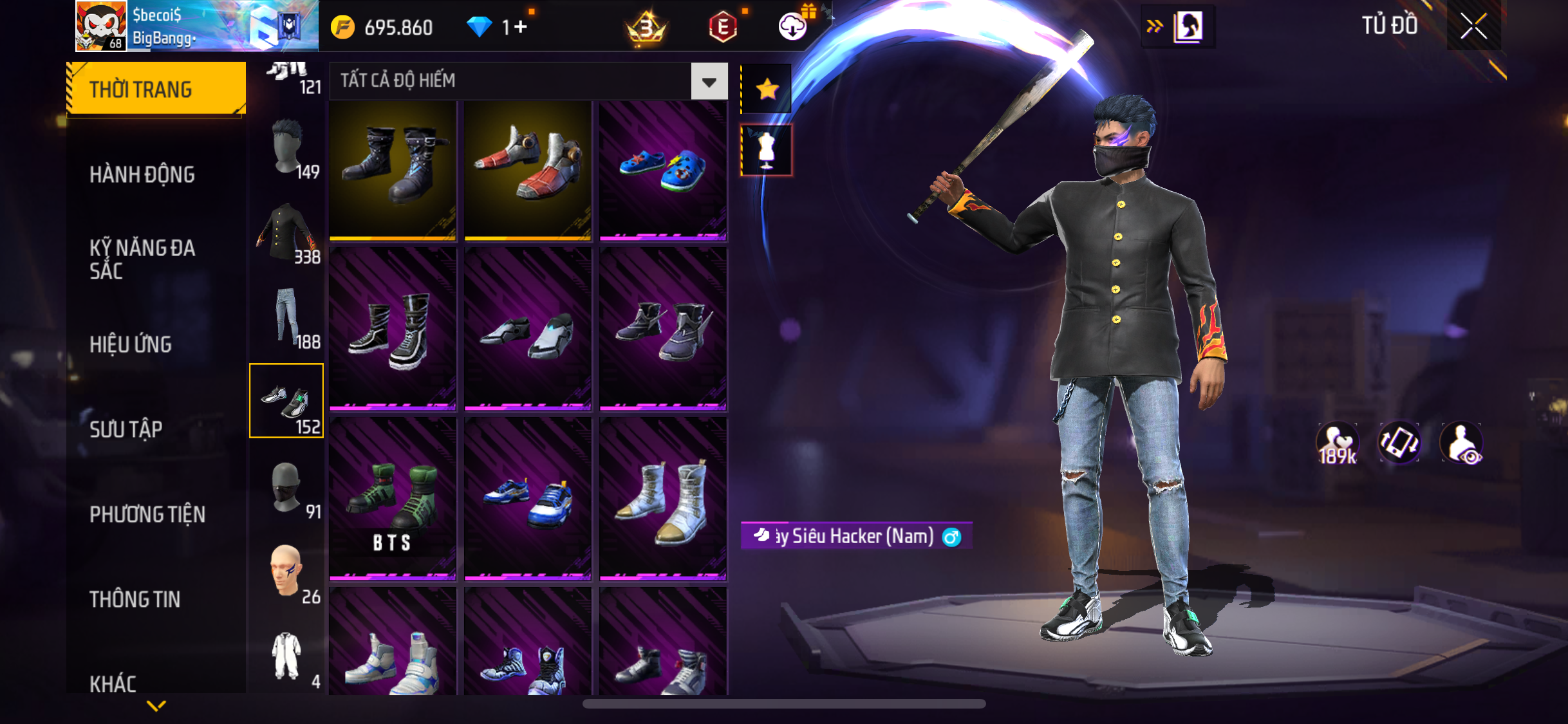
Task: Open the TẤT CẢ ĐỘ HIẾM rarity dropdown
Action: [x=709, y=82]
